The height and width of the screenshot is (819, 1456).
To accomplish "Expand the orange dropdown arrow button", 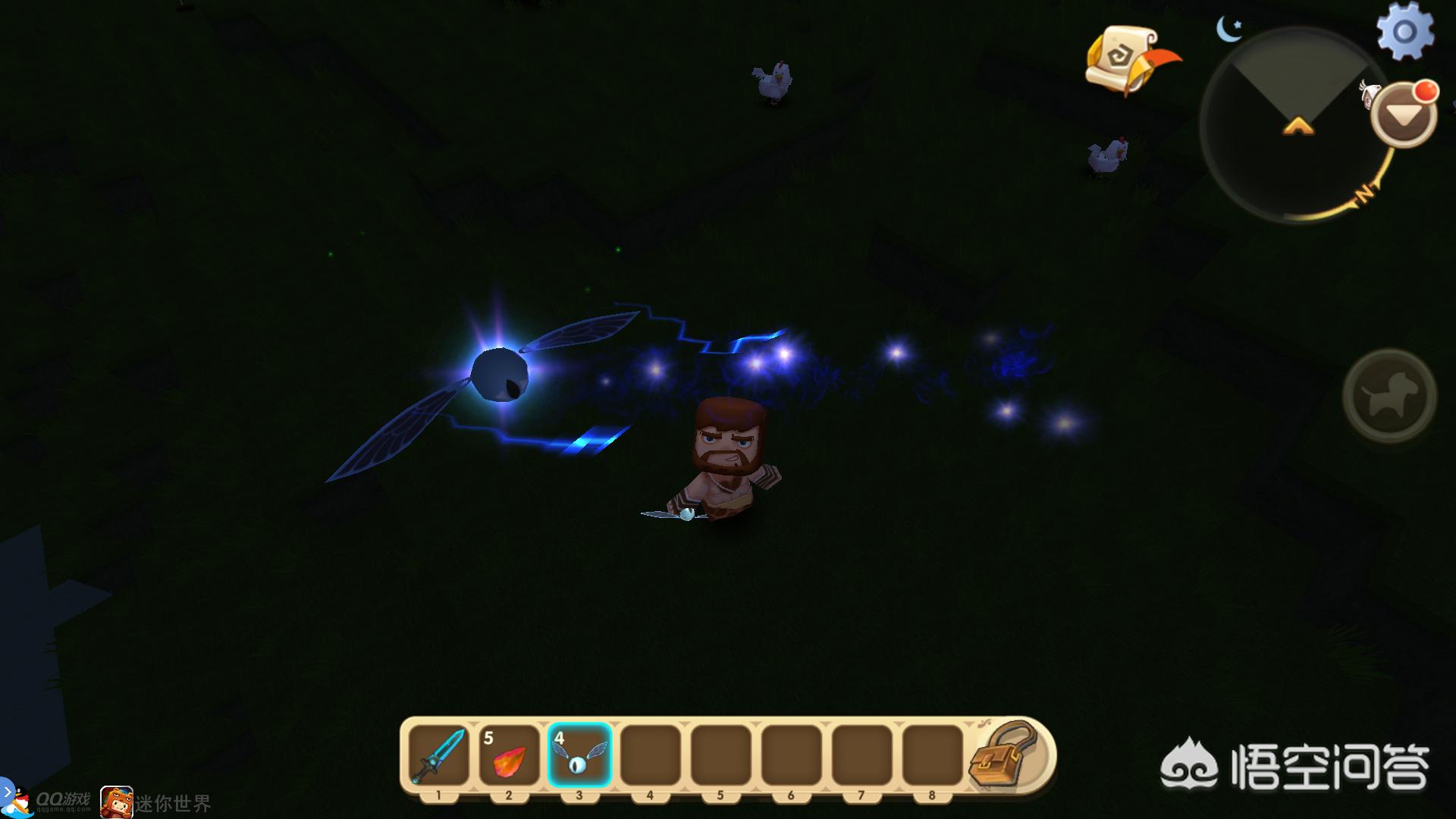I will tap(1404, 115).
